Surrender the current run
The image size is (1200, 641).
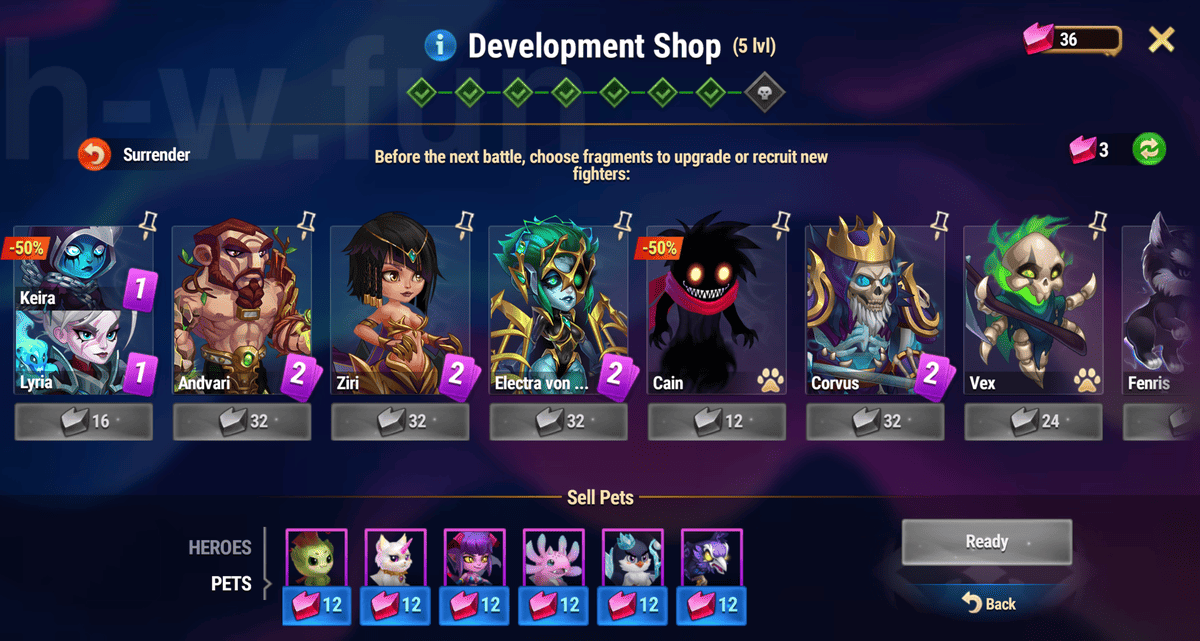[x=94, y=155]
